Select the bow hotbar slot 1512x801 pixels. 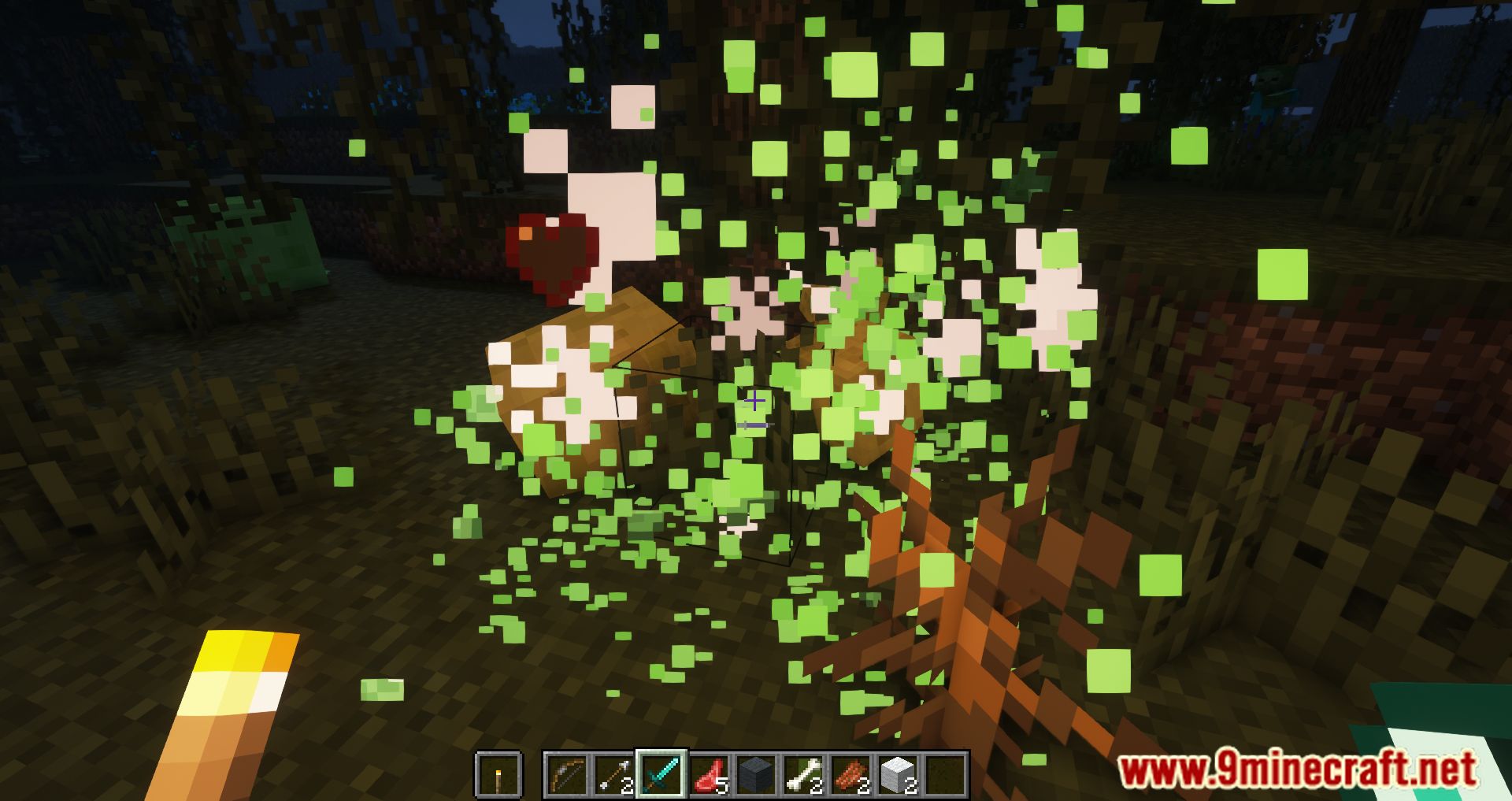tap(567, 775)
